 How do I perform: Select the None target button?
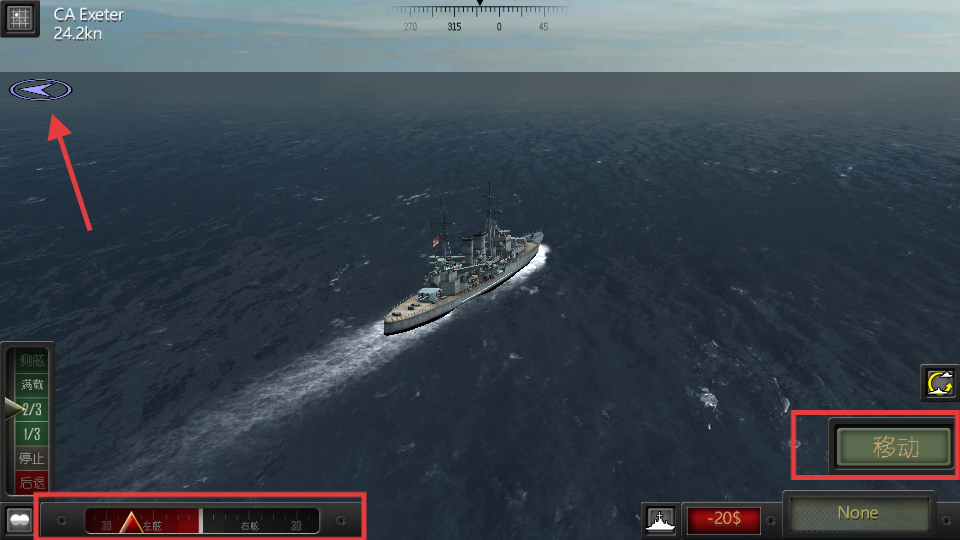[x=858, y=513]
